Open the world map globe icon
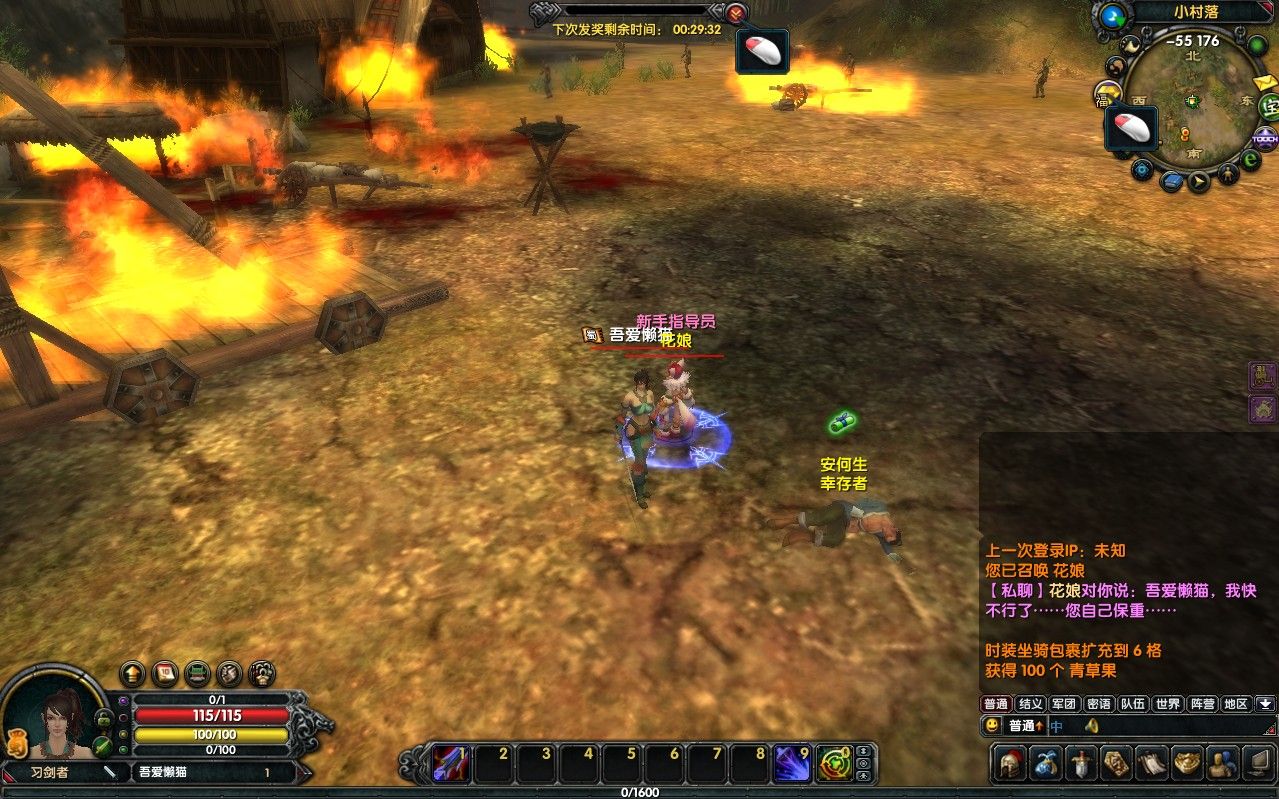 [x=1111, y=16]
